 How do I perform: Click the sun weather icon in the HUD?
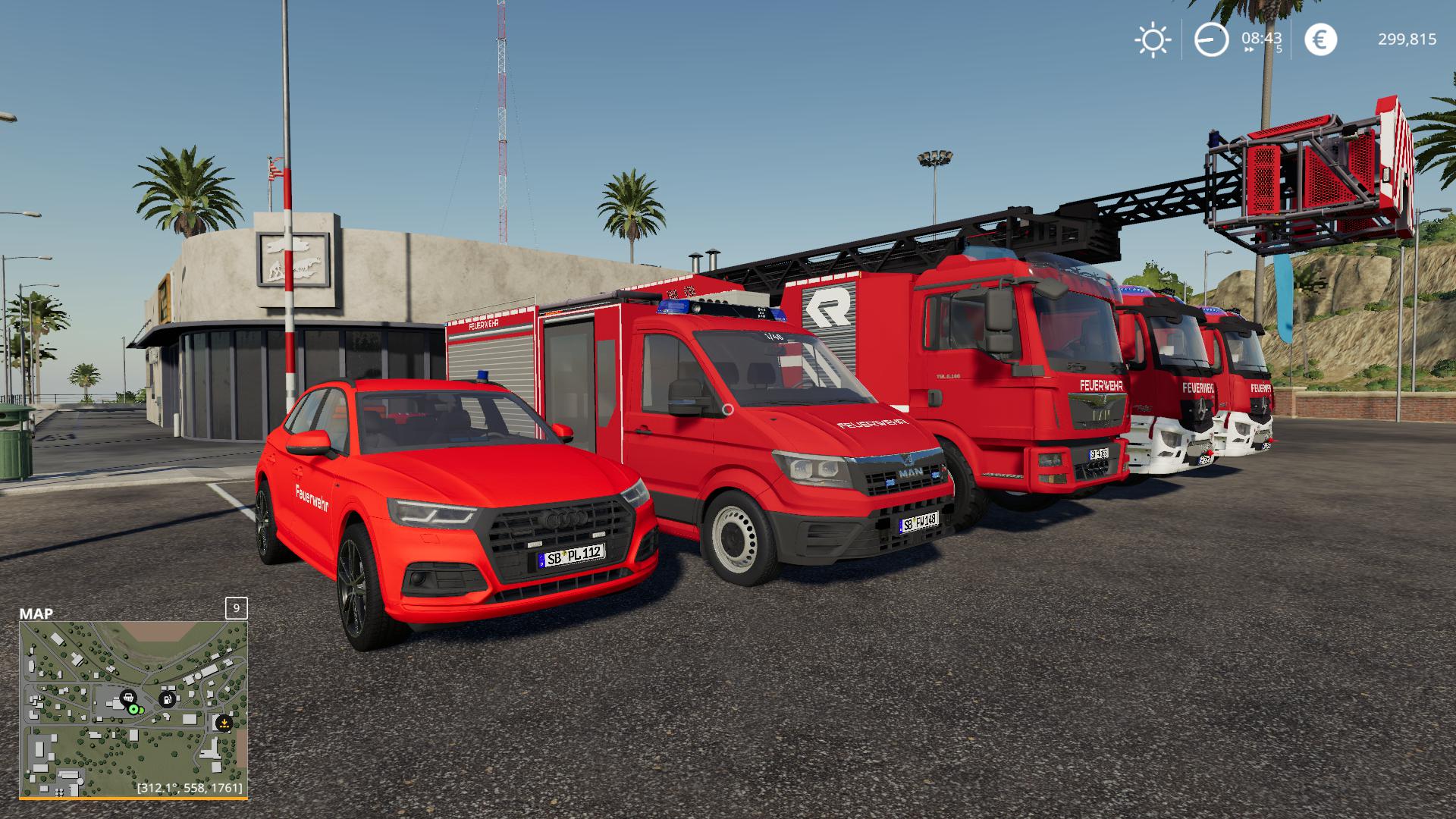click(1154, 39)
